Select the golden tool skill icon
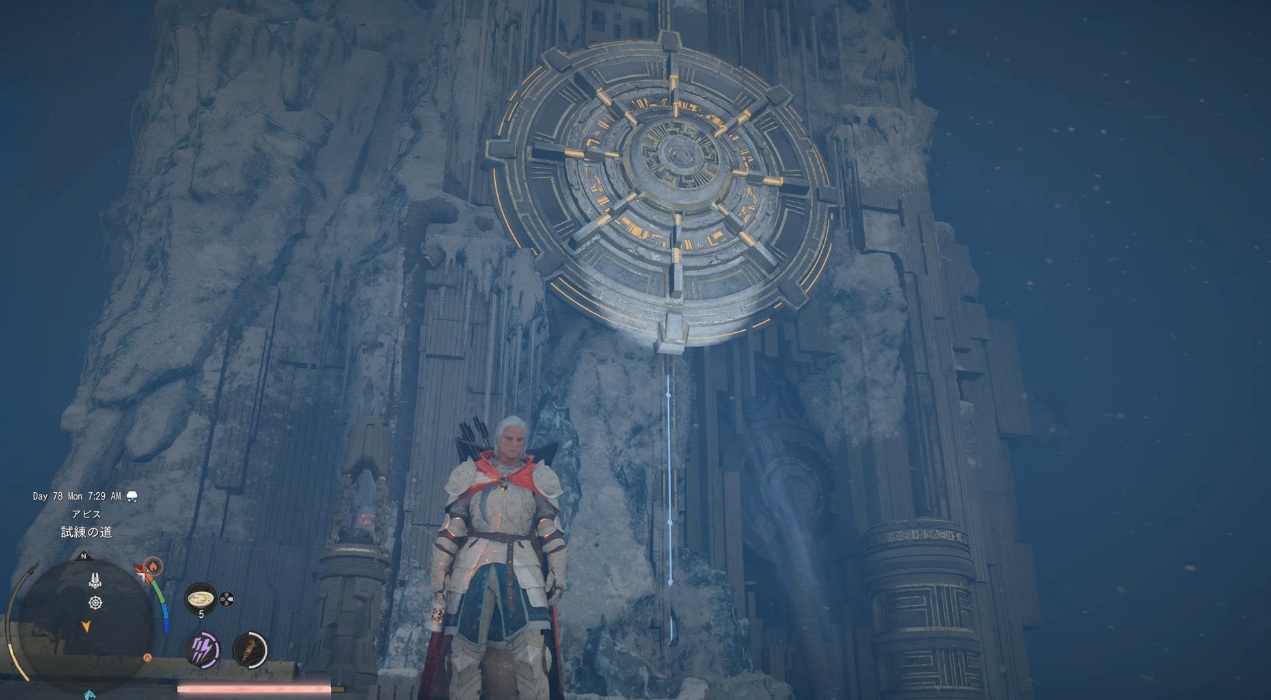 (x=249, y=650)
